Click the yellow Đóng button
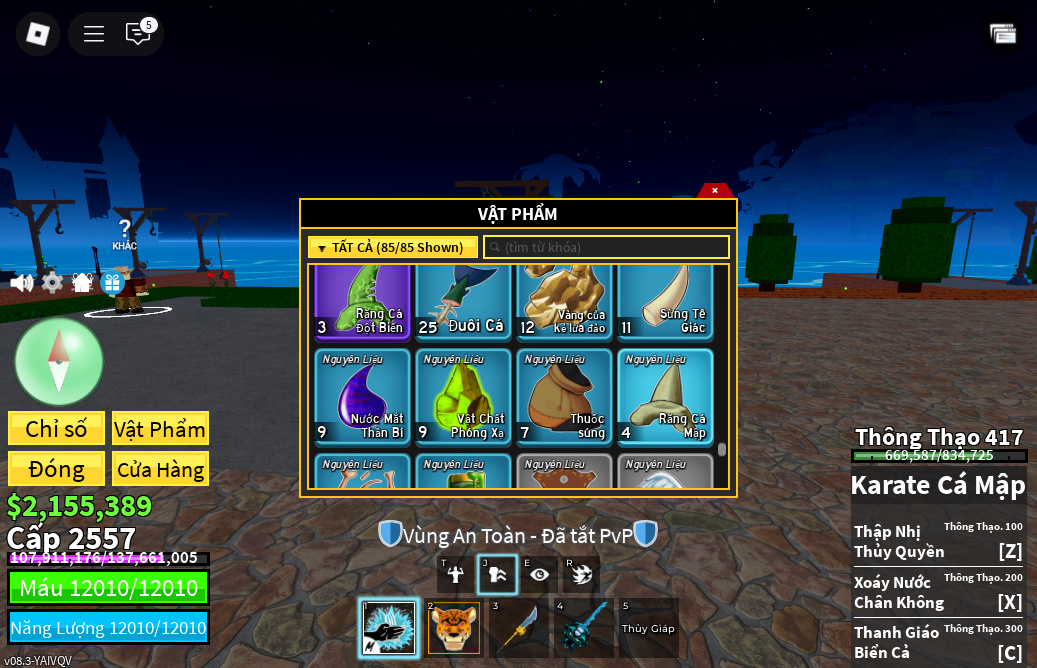Viewport: 1037px width, 668px height. pyautogui.click(x=56, y=469)
